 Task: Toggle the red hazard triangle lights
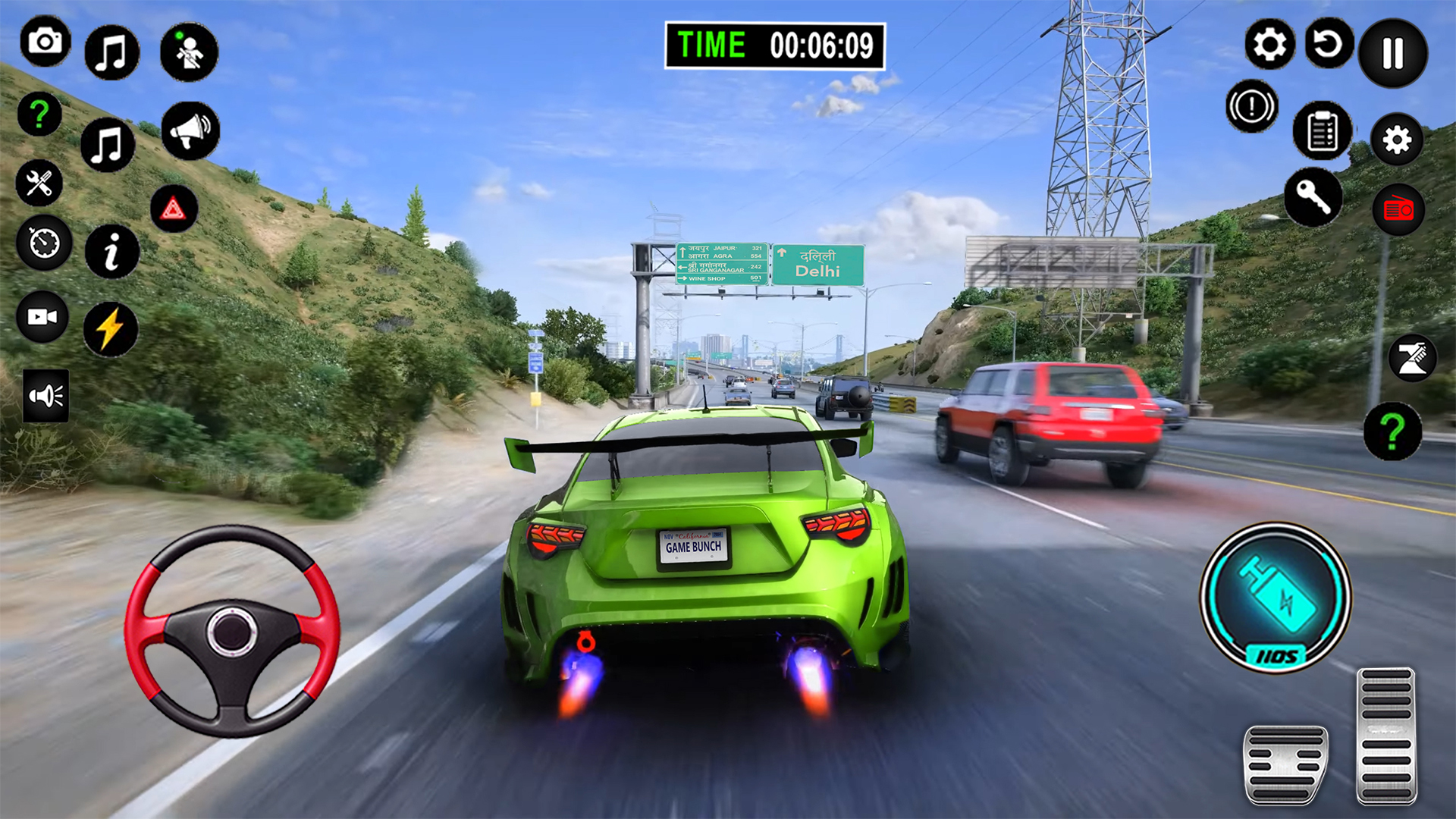(x=174, y=209)
